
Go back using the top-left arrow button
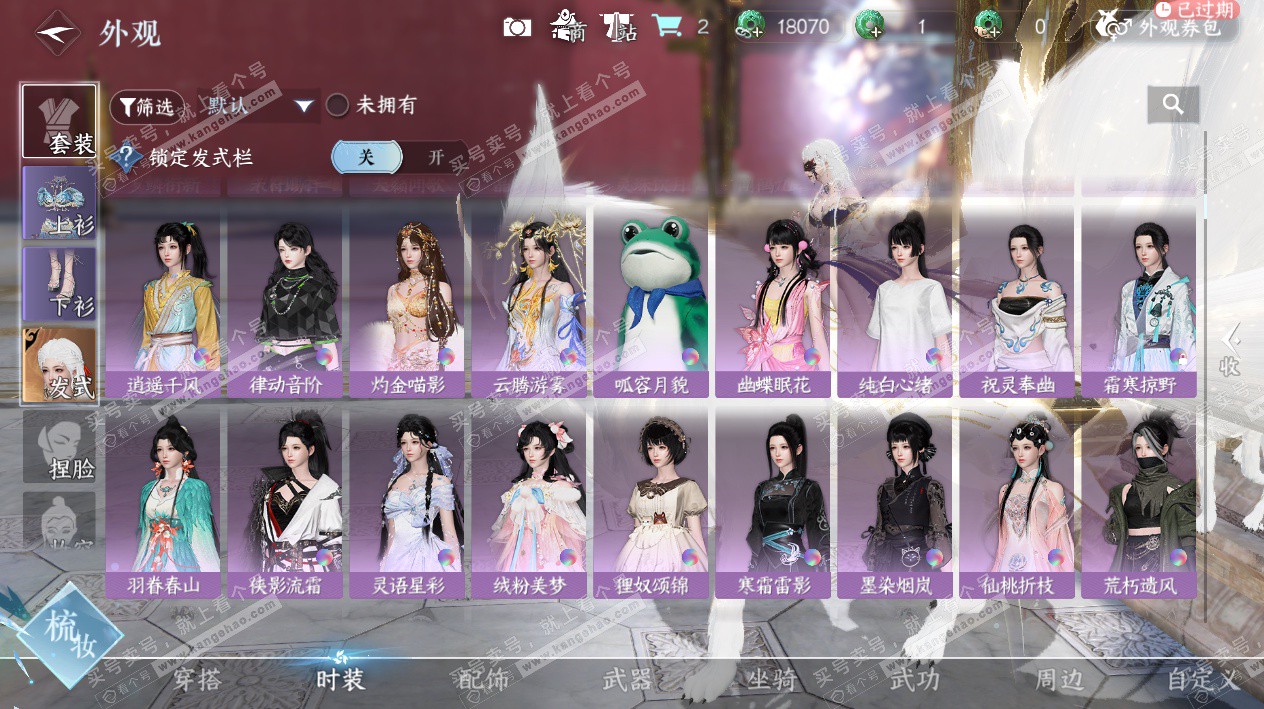pyautogui.click(x=58, y=32)
